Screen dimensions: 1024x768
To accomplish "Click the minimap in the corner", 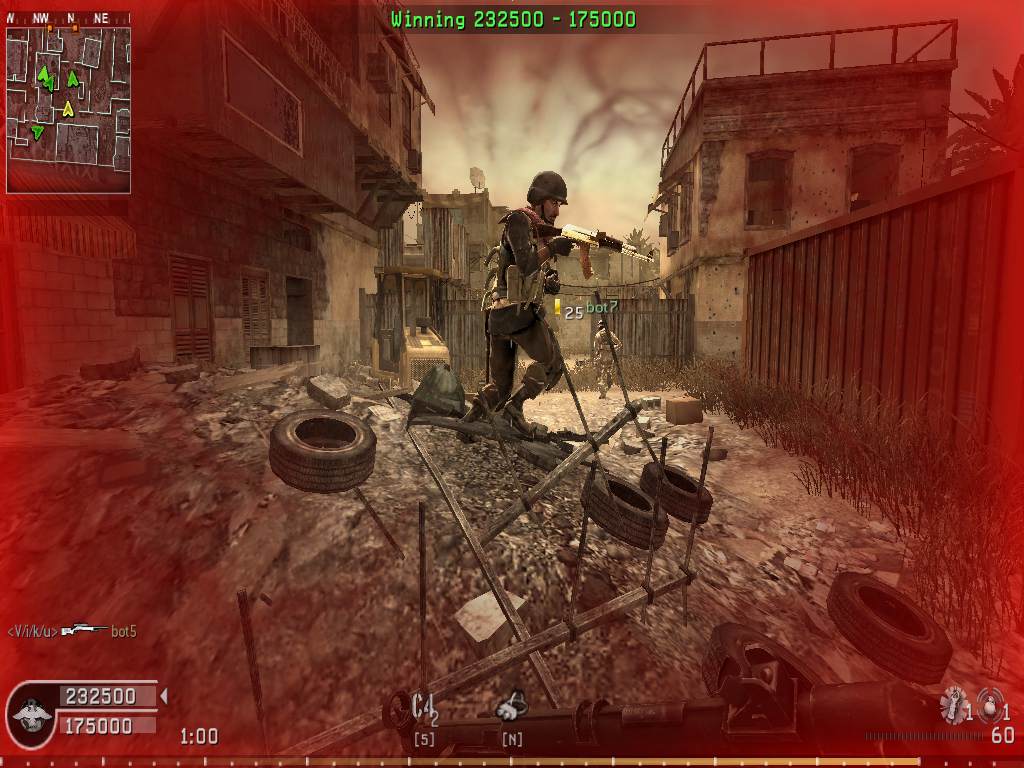I will 68,109.
